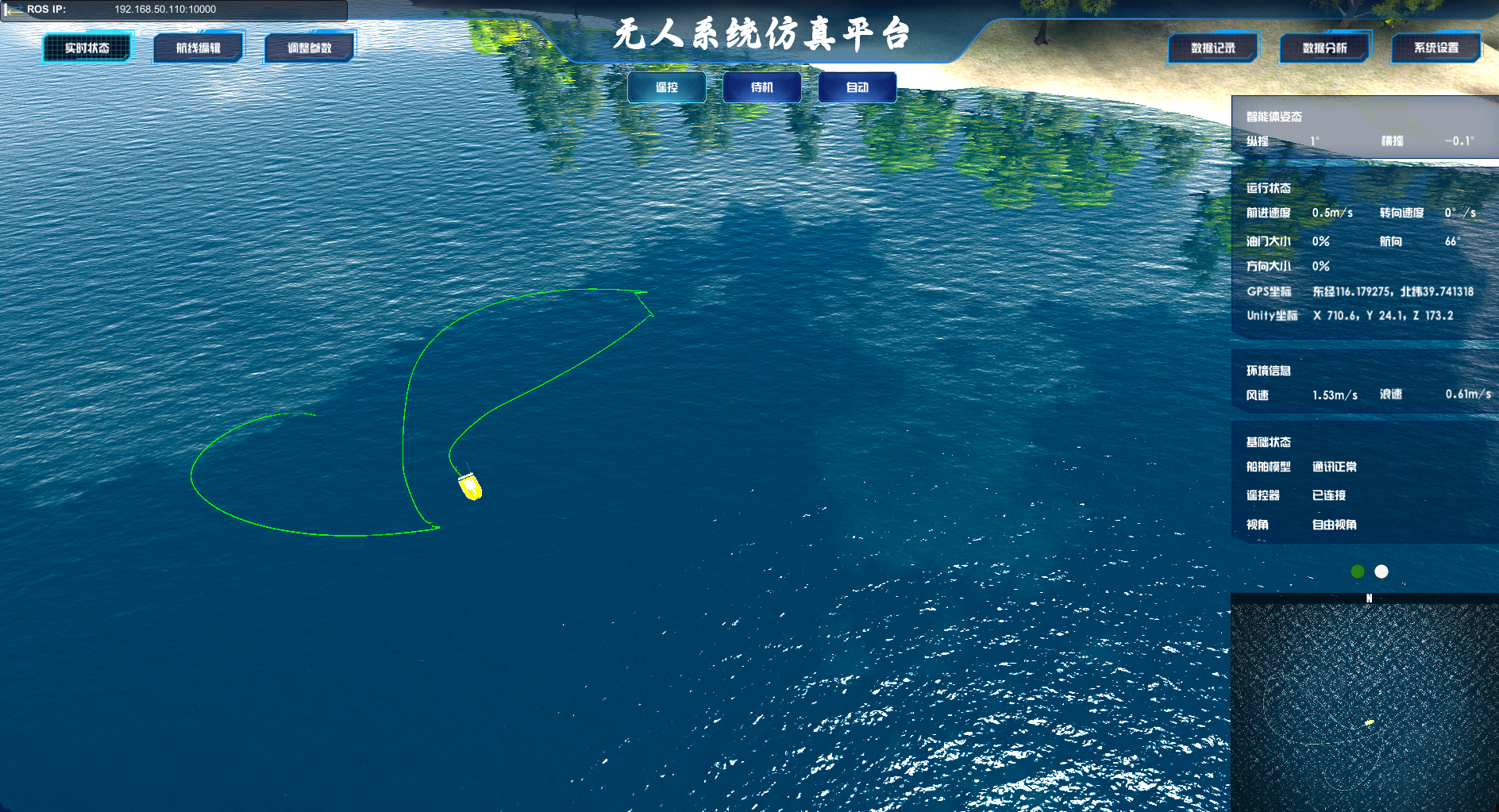
Task: Collapse the 运行状态 running status panel
Action: (1269, 188)
